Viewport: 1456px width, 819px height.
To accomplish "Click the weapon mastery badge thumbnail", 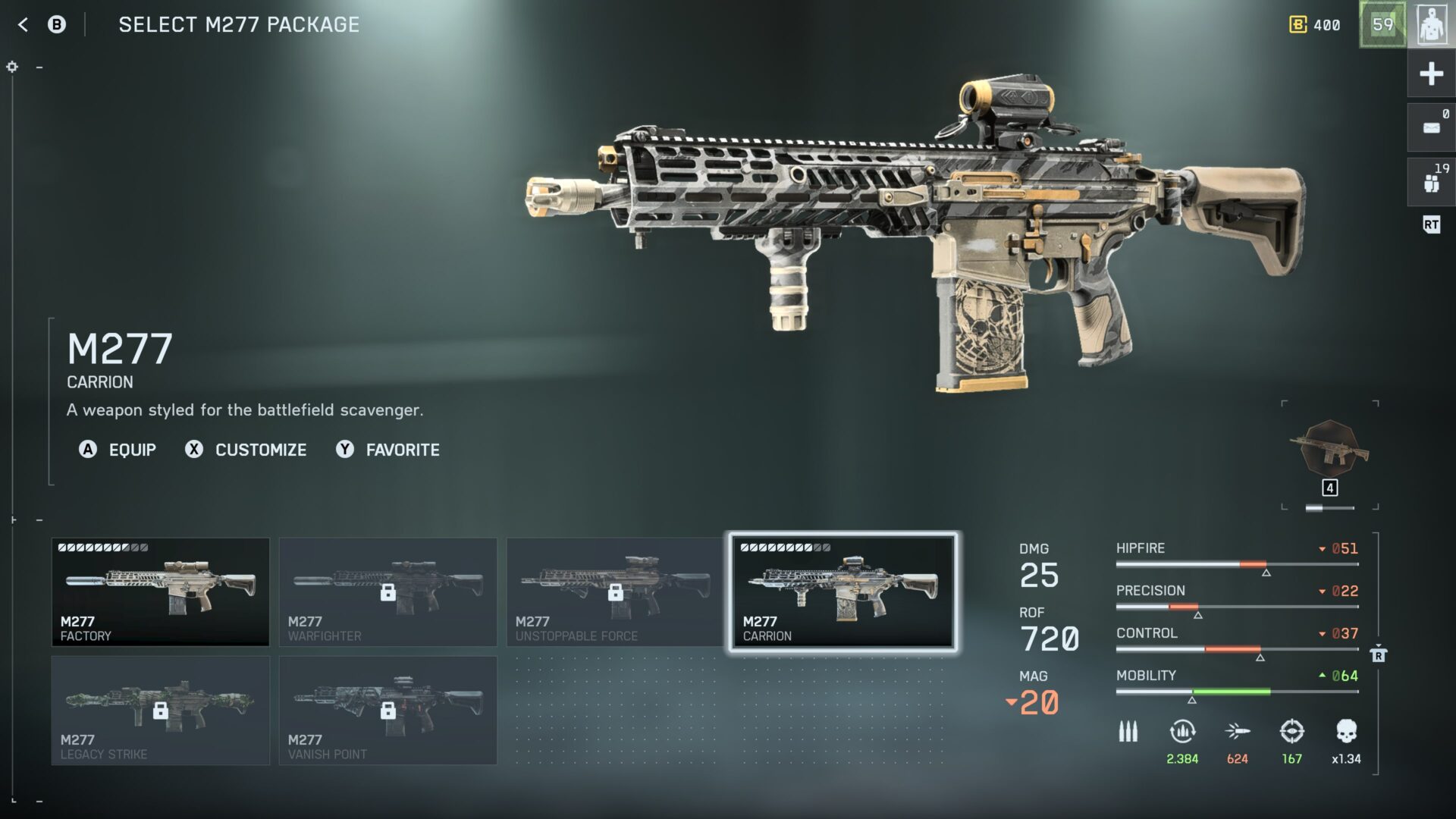I will click(1329, 451).
